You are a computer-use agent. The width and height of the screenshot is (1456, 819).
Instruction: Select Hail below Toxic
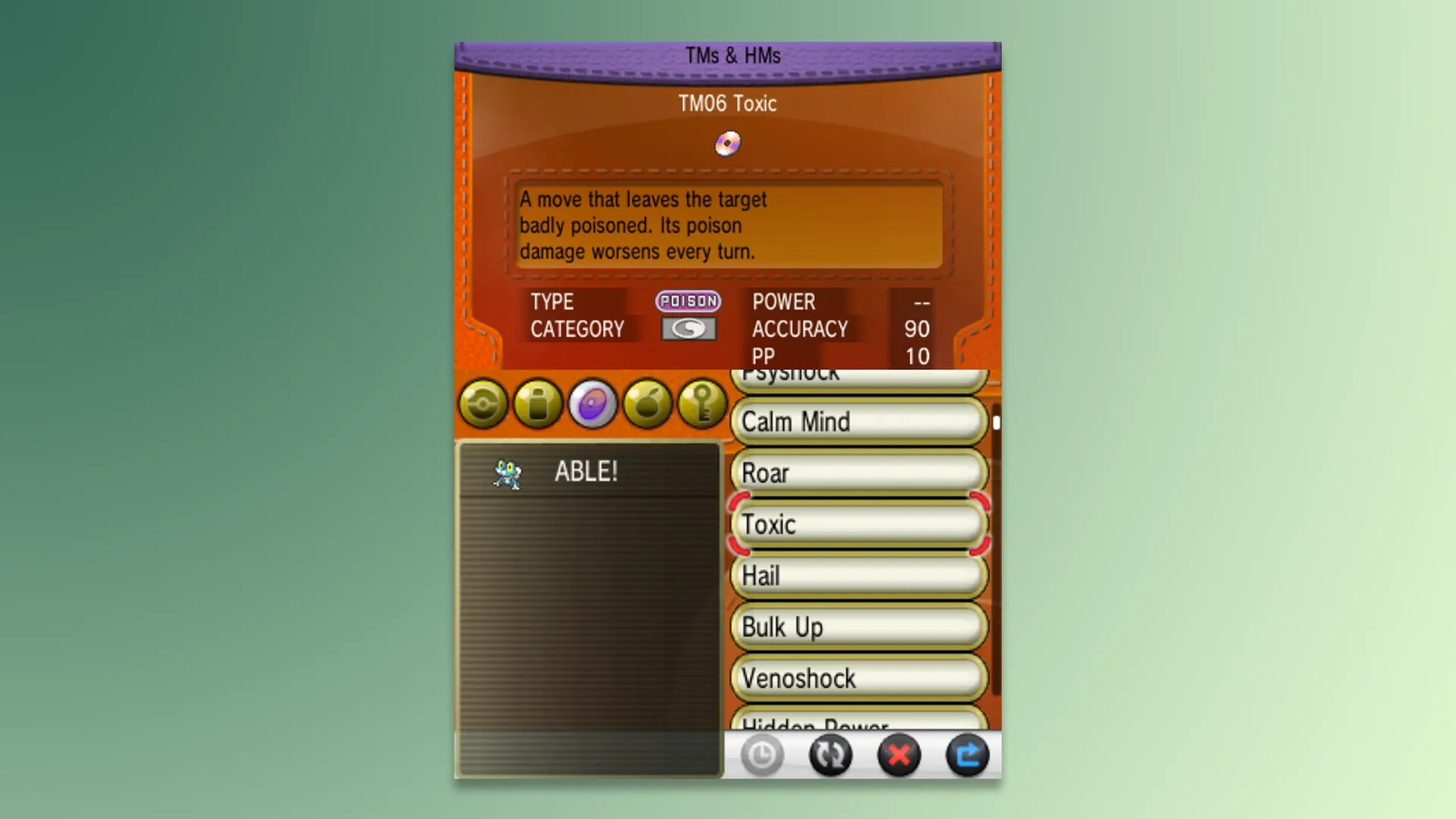pyautogui.click(x=857, y=576)
